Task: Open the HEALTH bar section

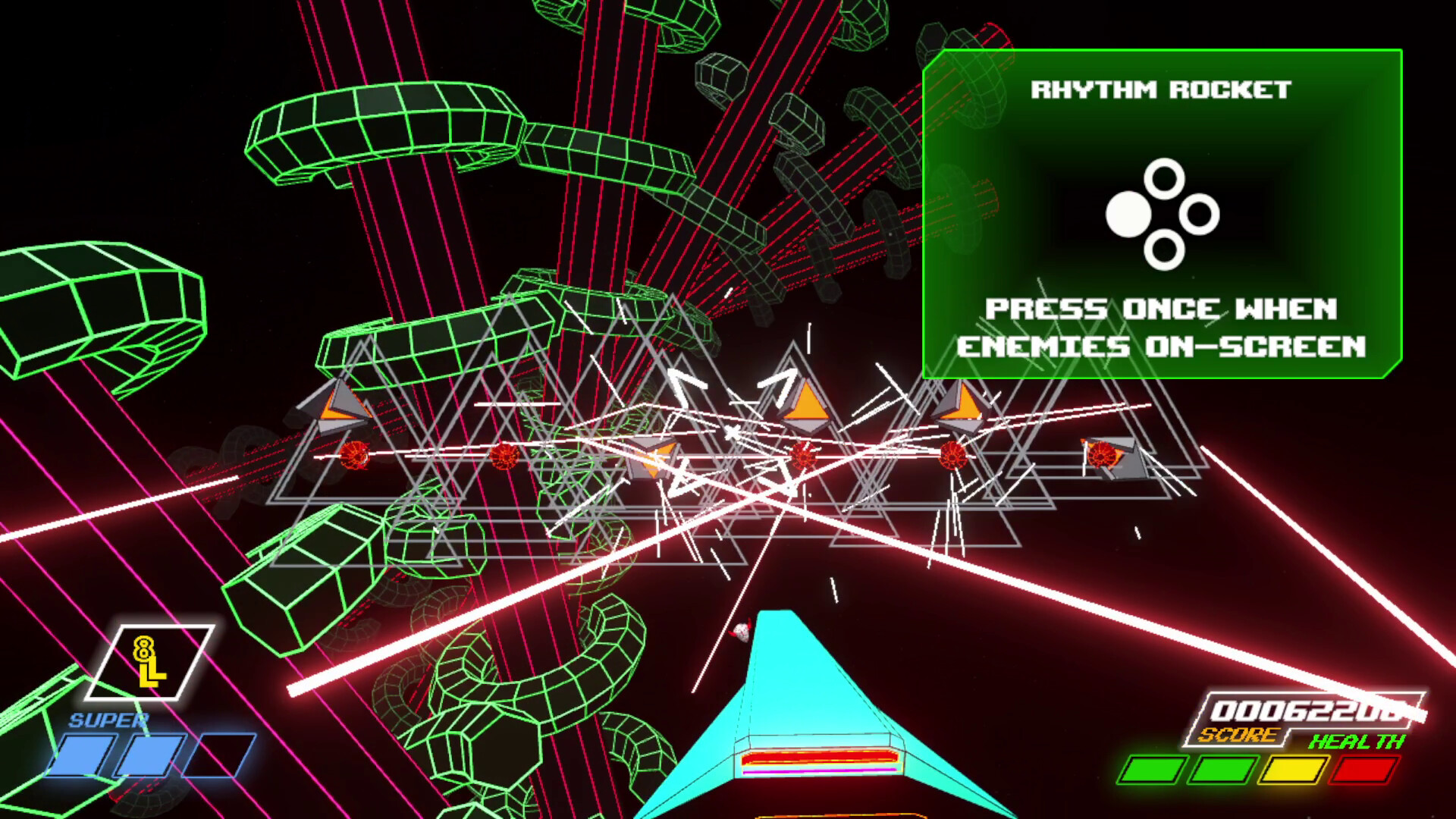Action: click(x=1289, y=770)
